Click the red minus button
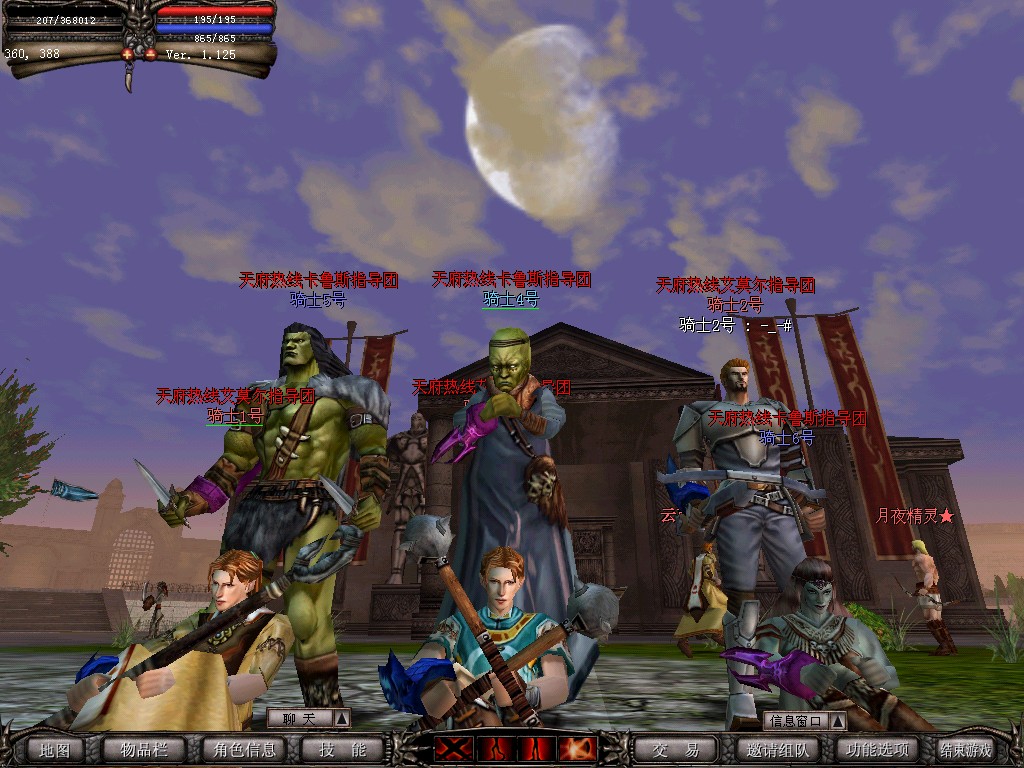The image size is (1024, 768). [x=150, y=54]
